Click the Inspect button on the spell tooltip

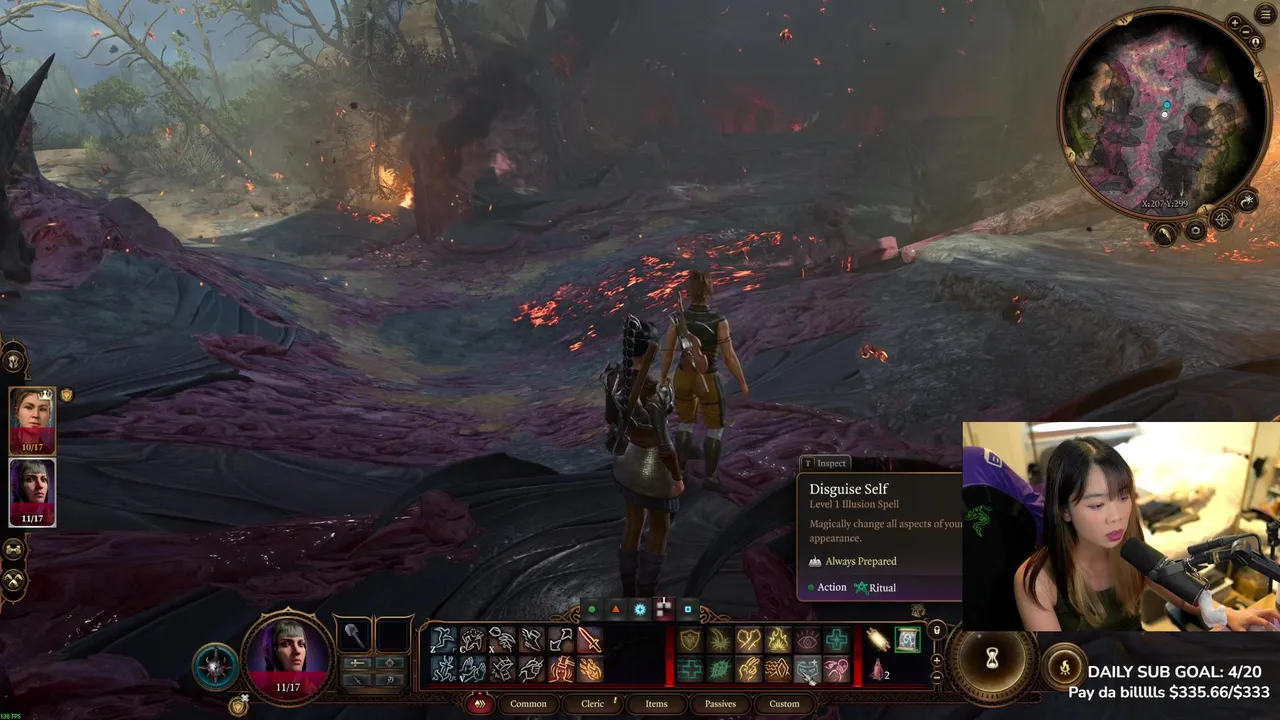pyautogui.click(x=825, y=463)
